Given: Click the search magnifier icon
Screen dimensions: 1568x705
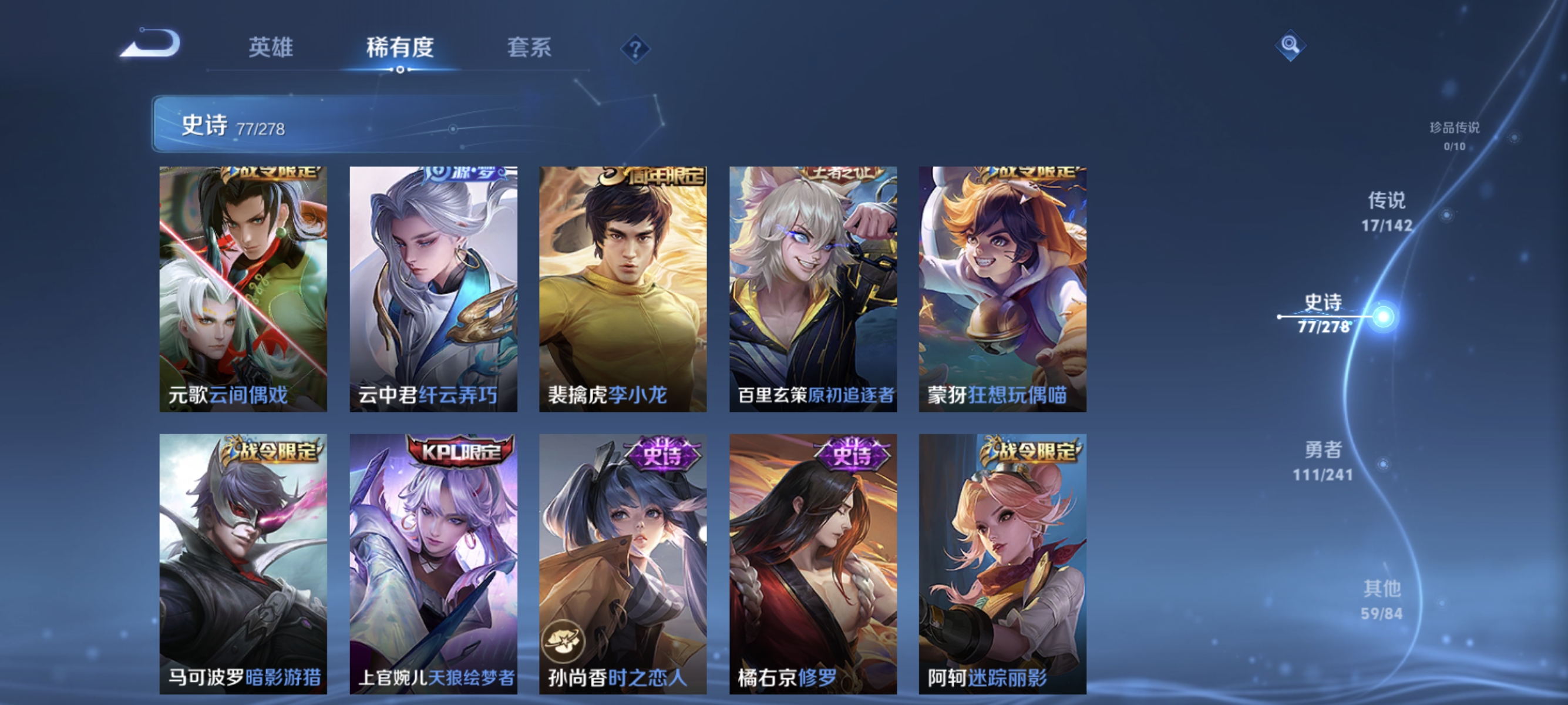Looking at the screenshot, I should (1291, 45).
